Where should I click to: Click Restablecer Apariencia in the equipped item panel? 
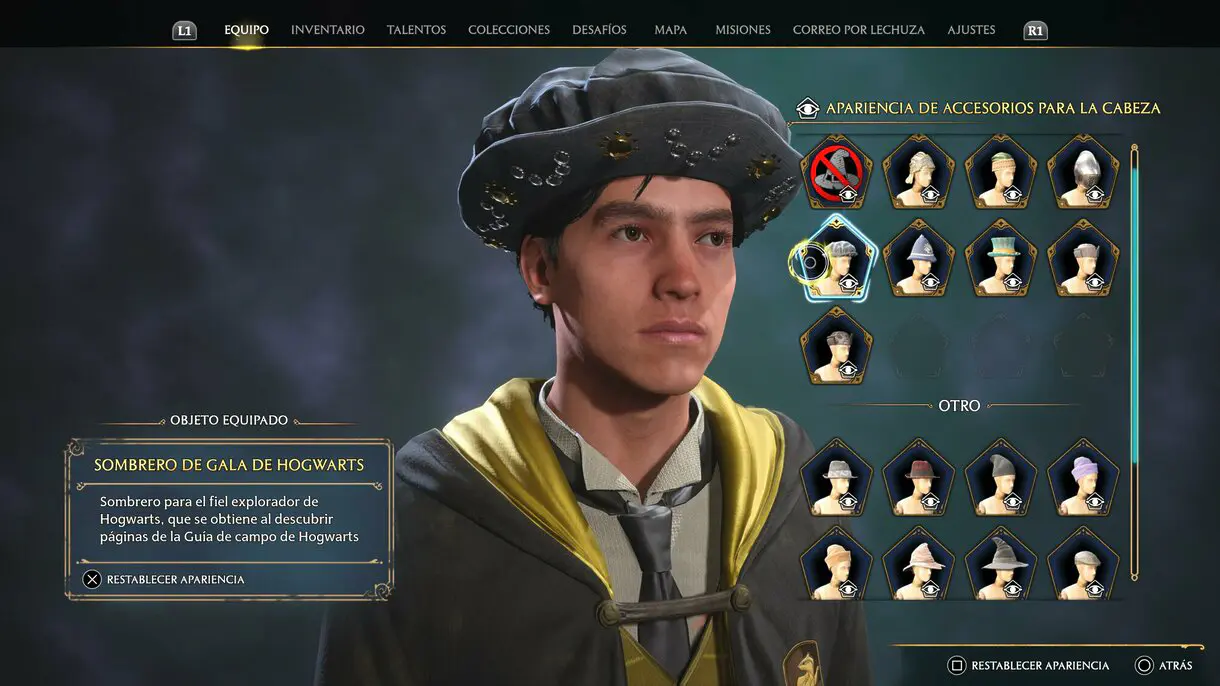[x=164, y=579]
